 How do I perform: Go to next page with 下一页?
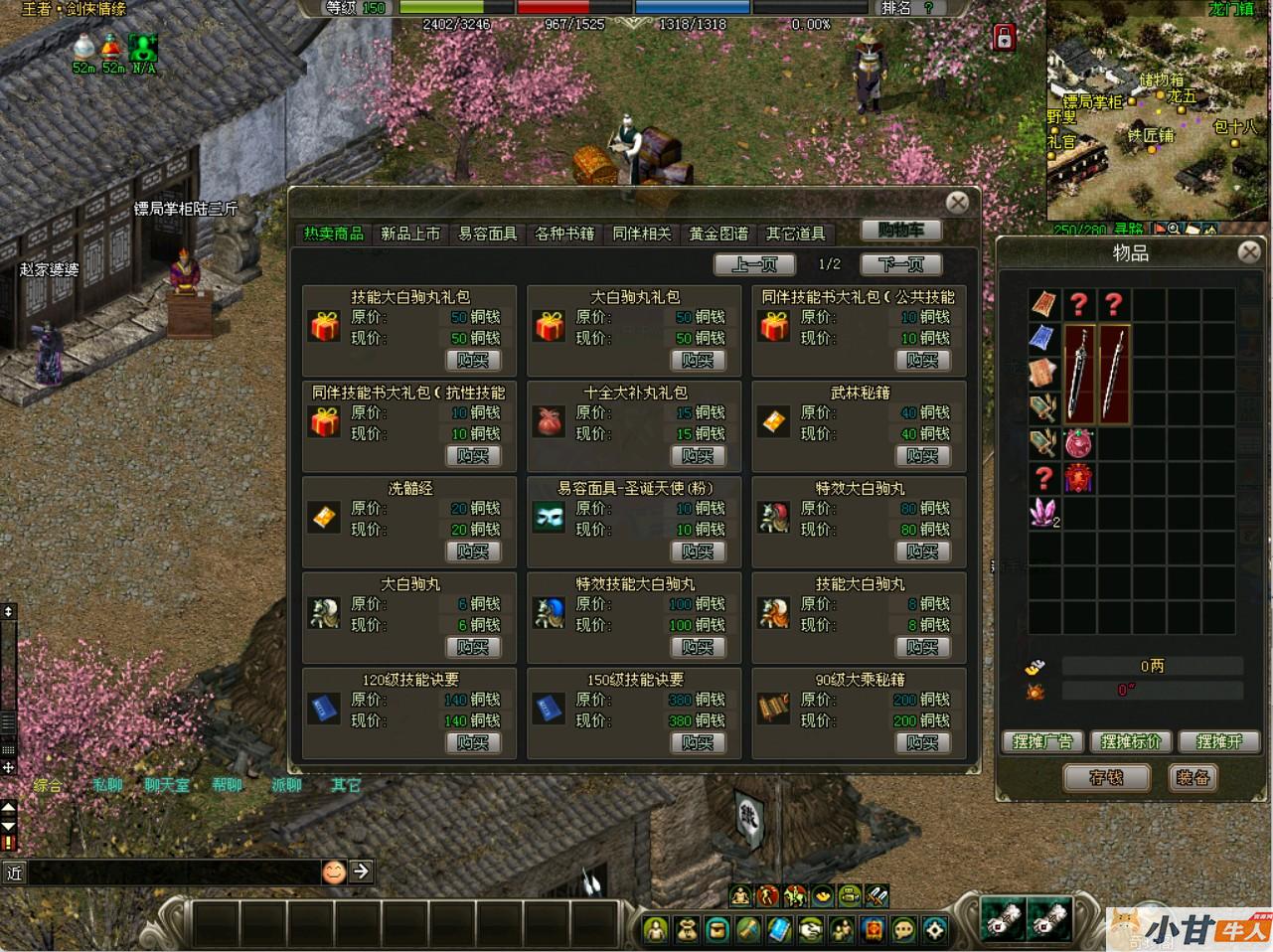(900, 264)
